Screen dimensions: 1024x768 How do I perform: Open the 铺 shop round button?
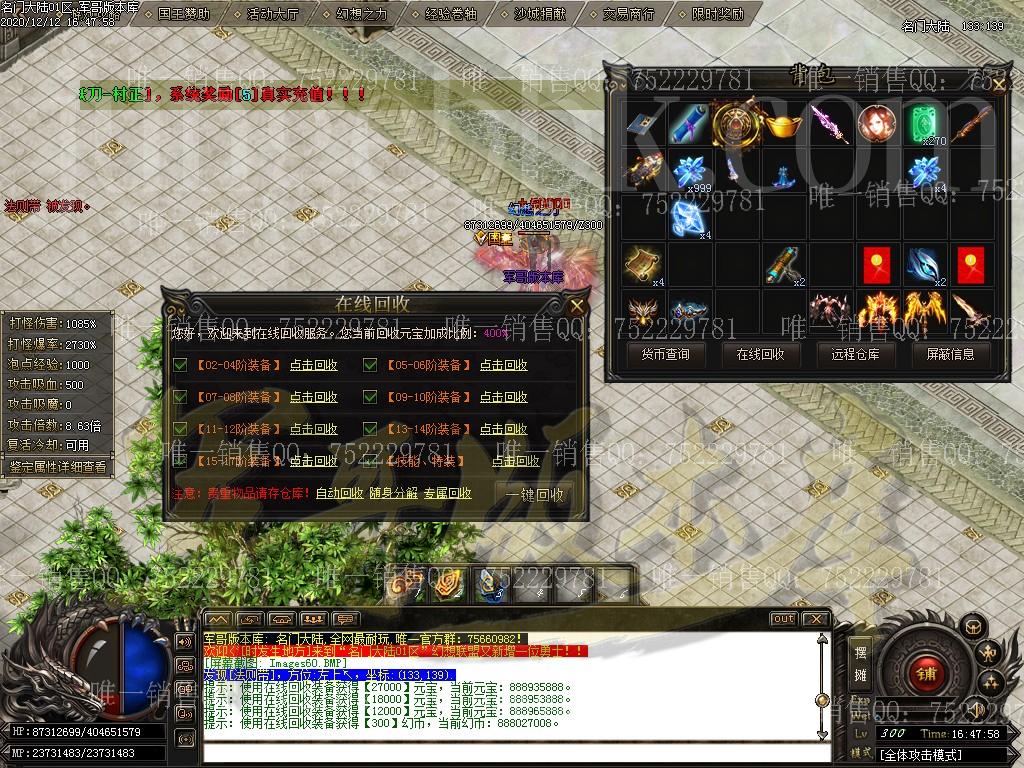925,674
